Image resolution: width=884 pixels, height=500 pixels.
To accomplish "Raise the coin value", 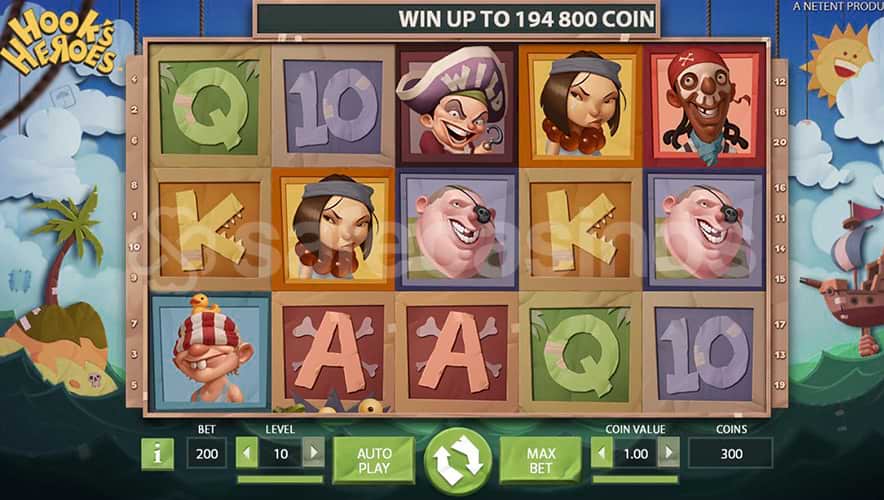I will click(668, 454).
